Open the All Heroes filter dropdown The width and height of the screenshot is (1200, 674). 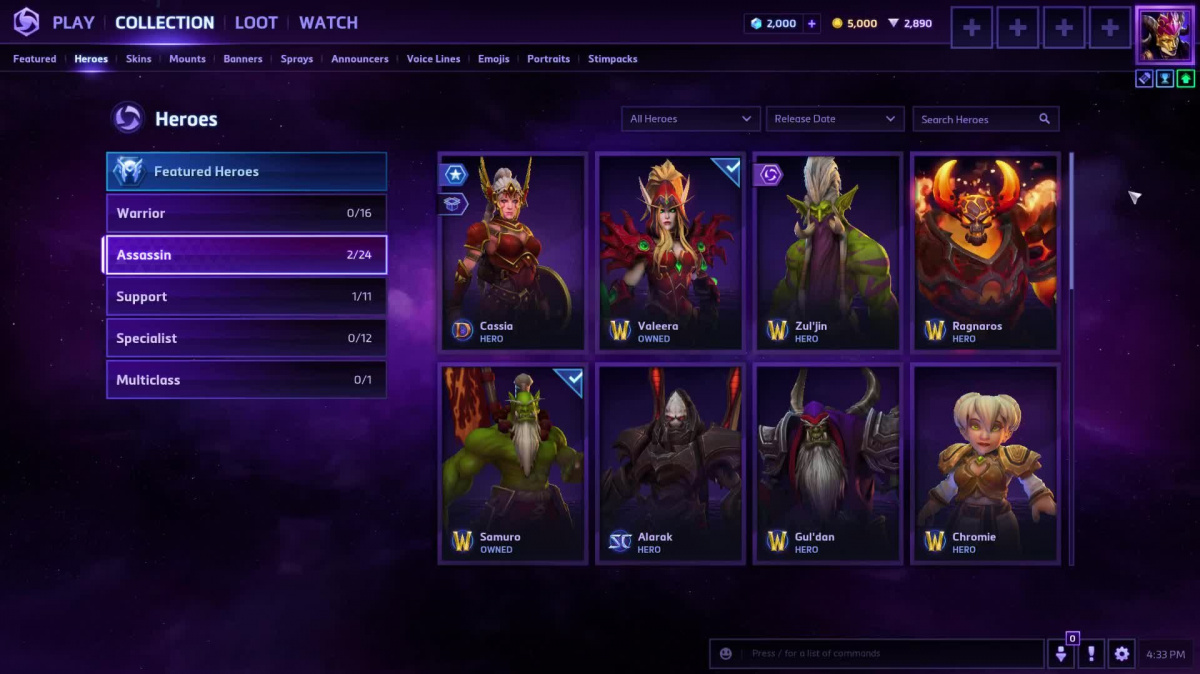690,119
